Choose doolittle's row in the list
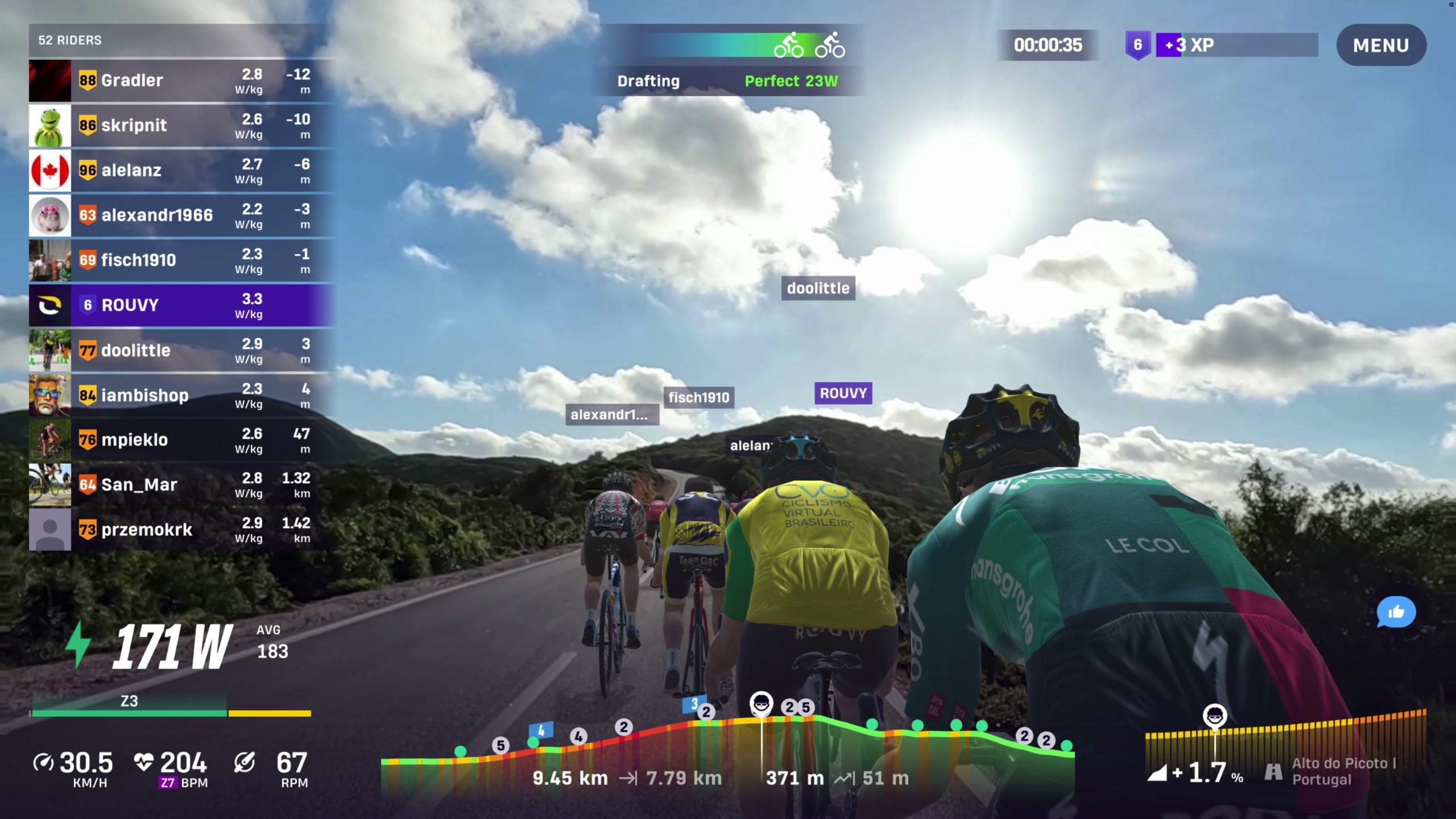The width and height of the screenshot is (1456, 819). point(181,350)
